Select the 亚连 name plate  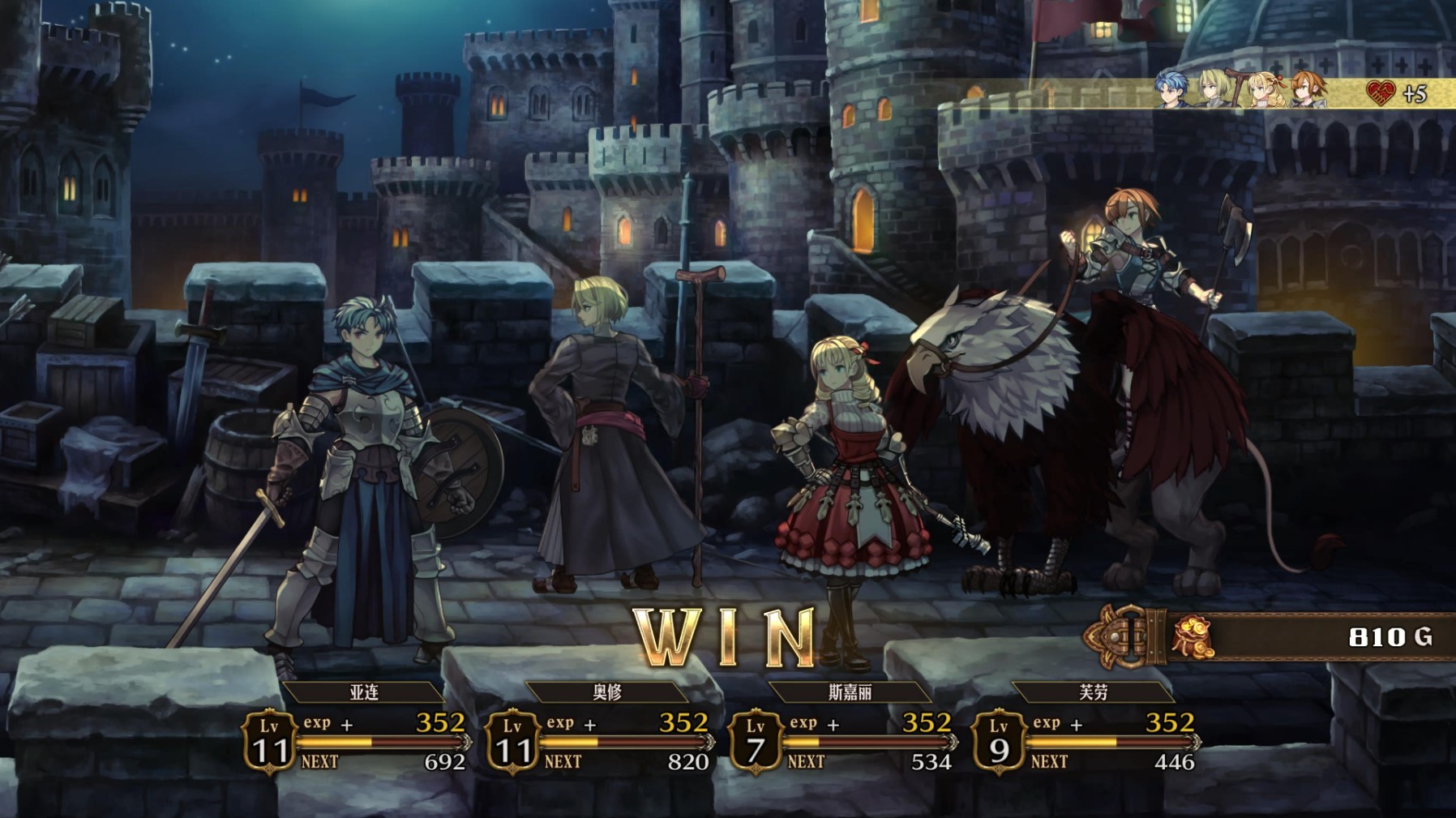[364, 692]
